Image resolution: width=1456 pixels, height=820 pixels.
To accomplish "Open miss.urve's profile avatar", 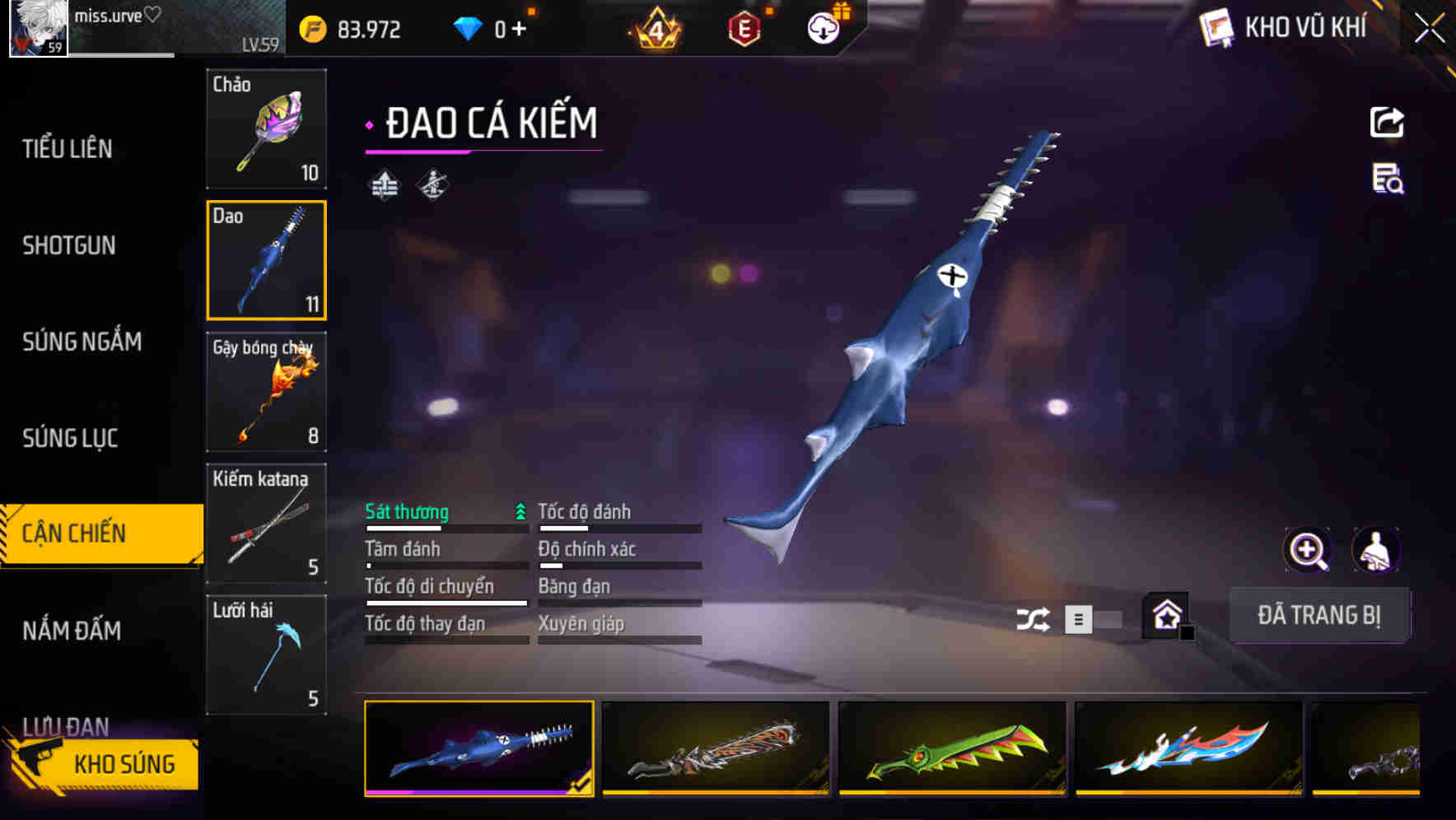I will [39, 27].
